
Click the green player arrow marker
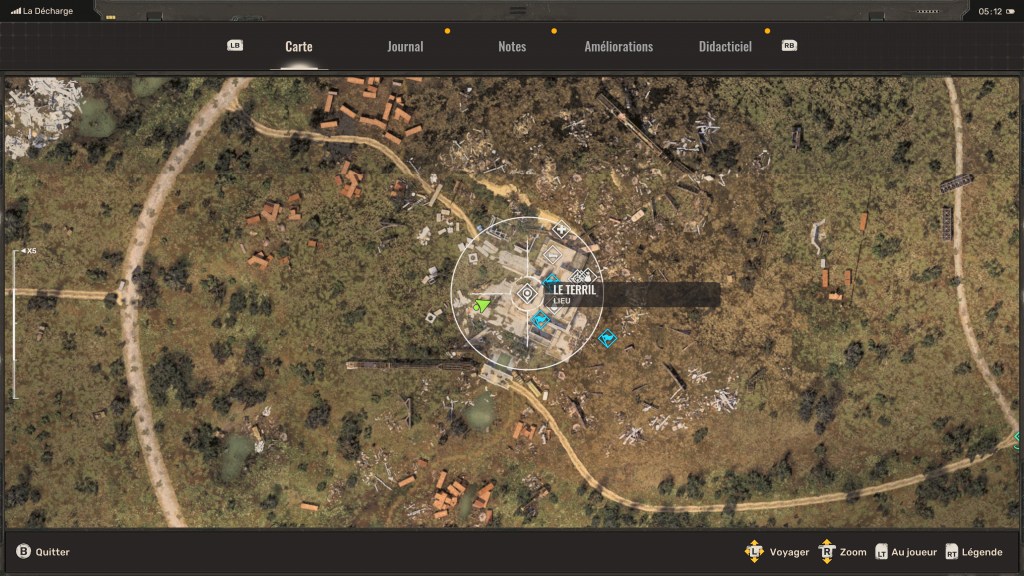click(x=483, y=304)
